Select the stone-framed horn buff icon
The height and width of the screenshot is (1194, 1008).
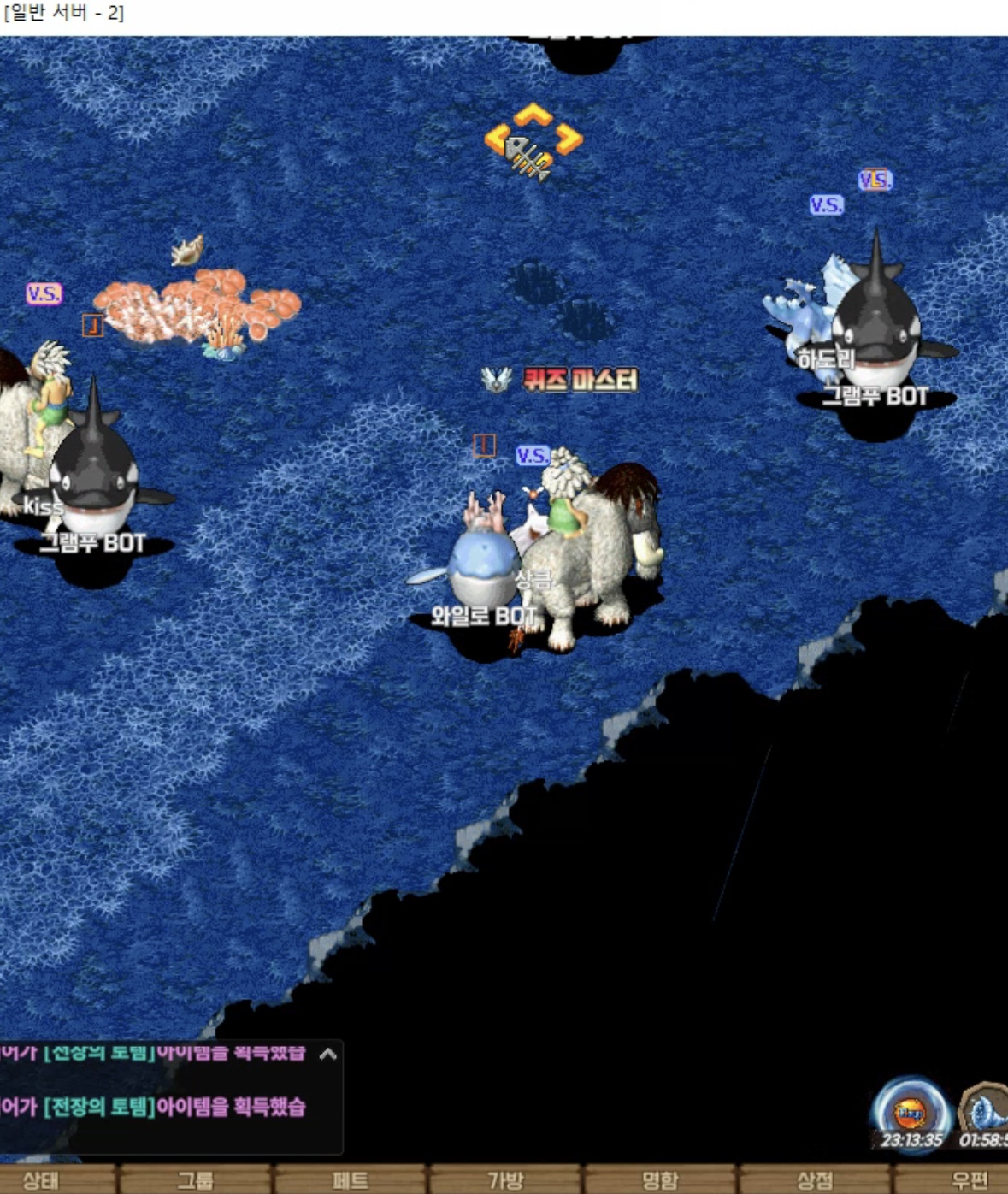pos(985,1114)
